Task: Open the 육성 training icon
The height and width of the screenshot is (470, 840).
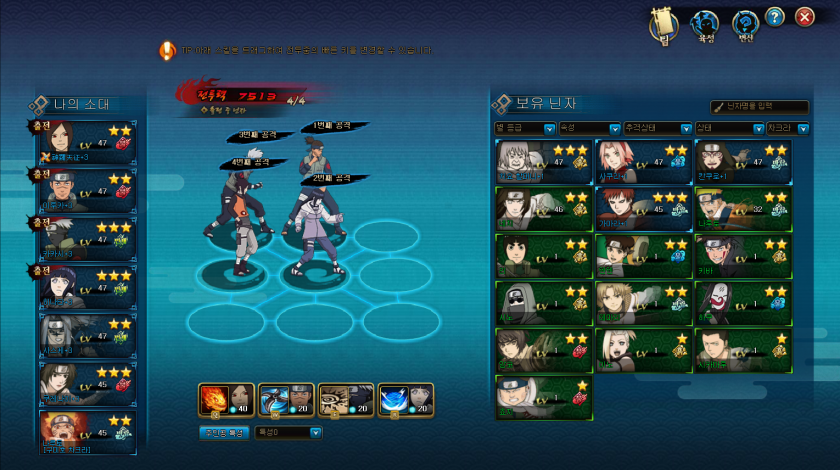Action: pos(706,24)
